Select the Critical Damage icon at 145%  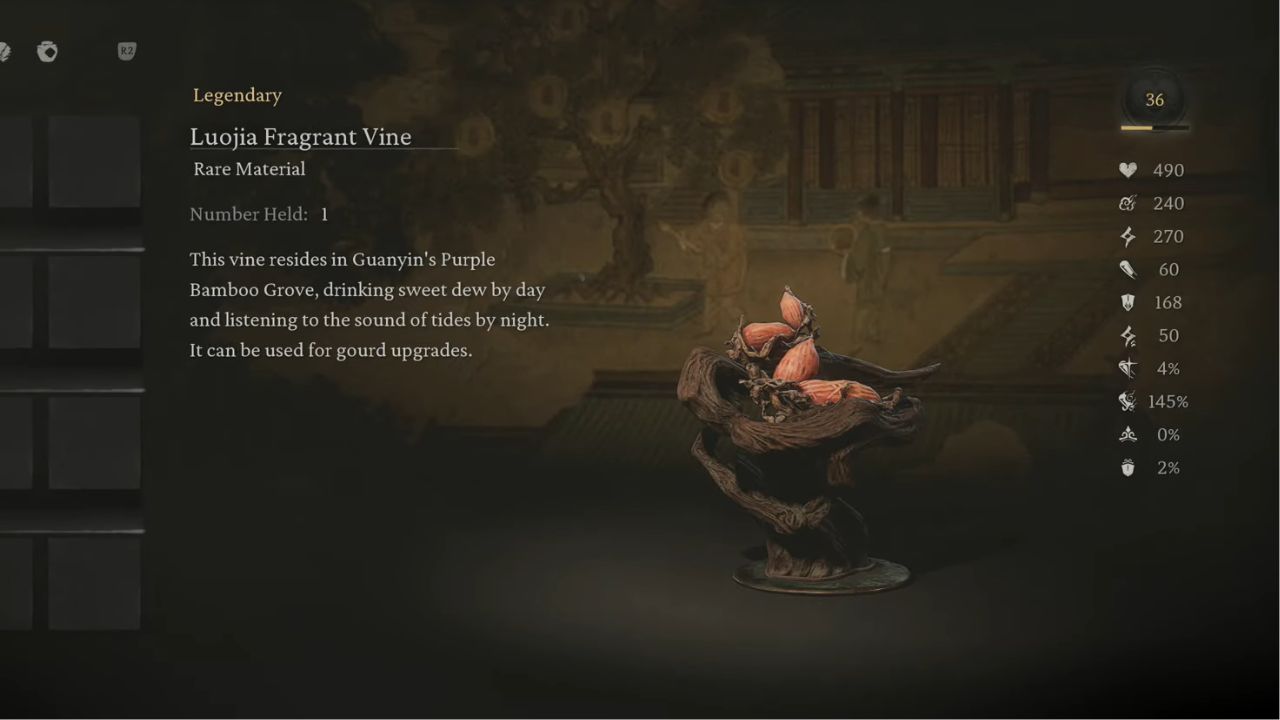tap(1128, 401)
